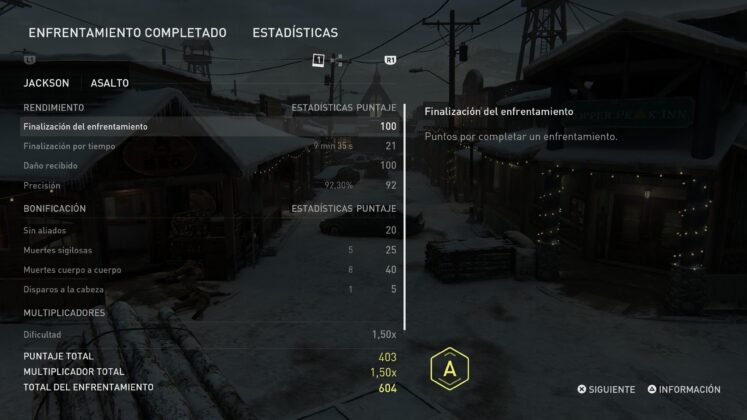Viewport: 747px width, 420px height.
Task: Choose the Muertes cuerpo a cuerpo row
Action: 209,269
